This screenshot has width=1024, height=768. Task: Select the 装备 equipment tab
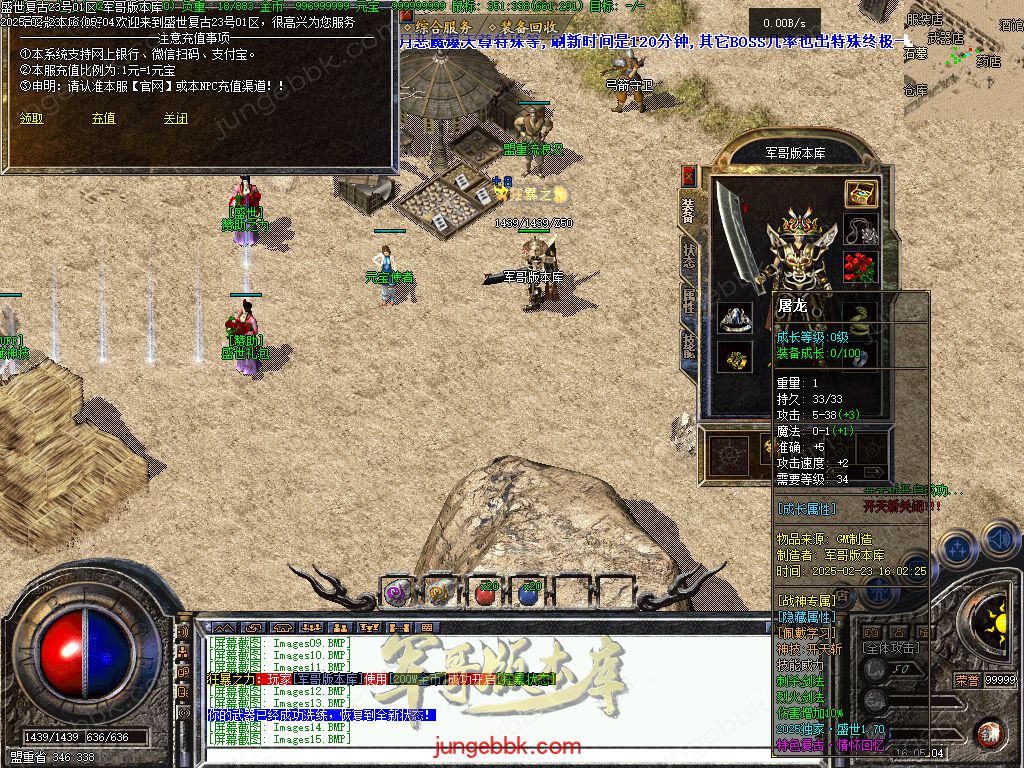point(689,209)
